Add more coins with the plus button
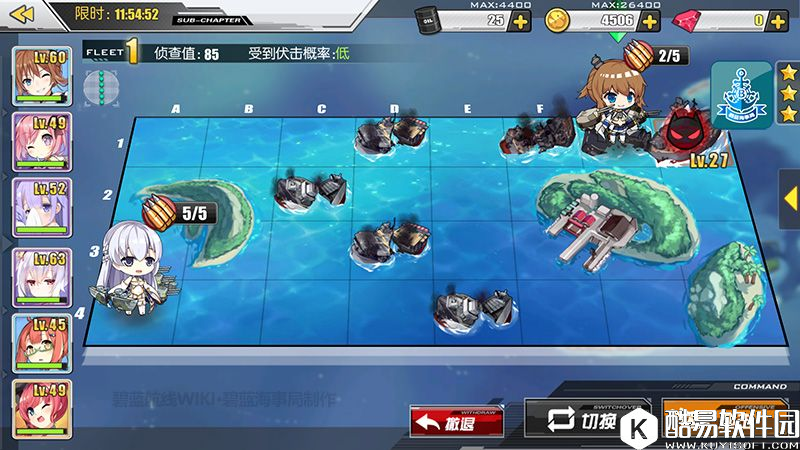Screen dimensions: 800x450 coord(649,21)
